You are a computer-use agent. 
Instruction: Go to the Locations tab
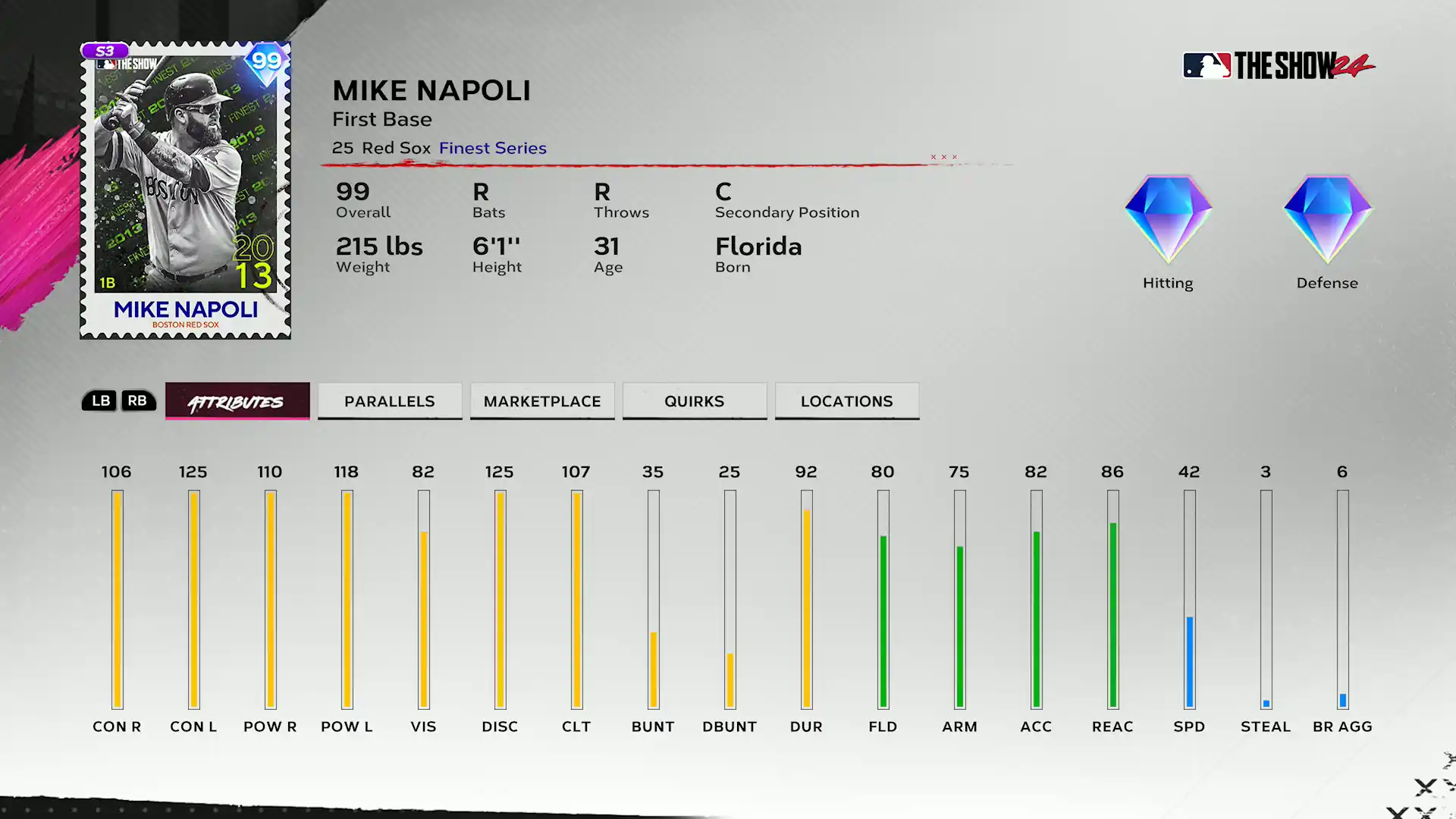[x=846, y=401]
